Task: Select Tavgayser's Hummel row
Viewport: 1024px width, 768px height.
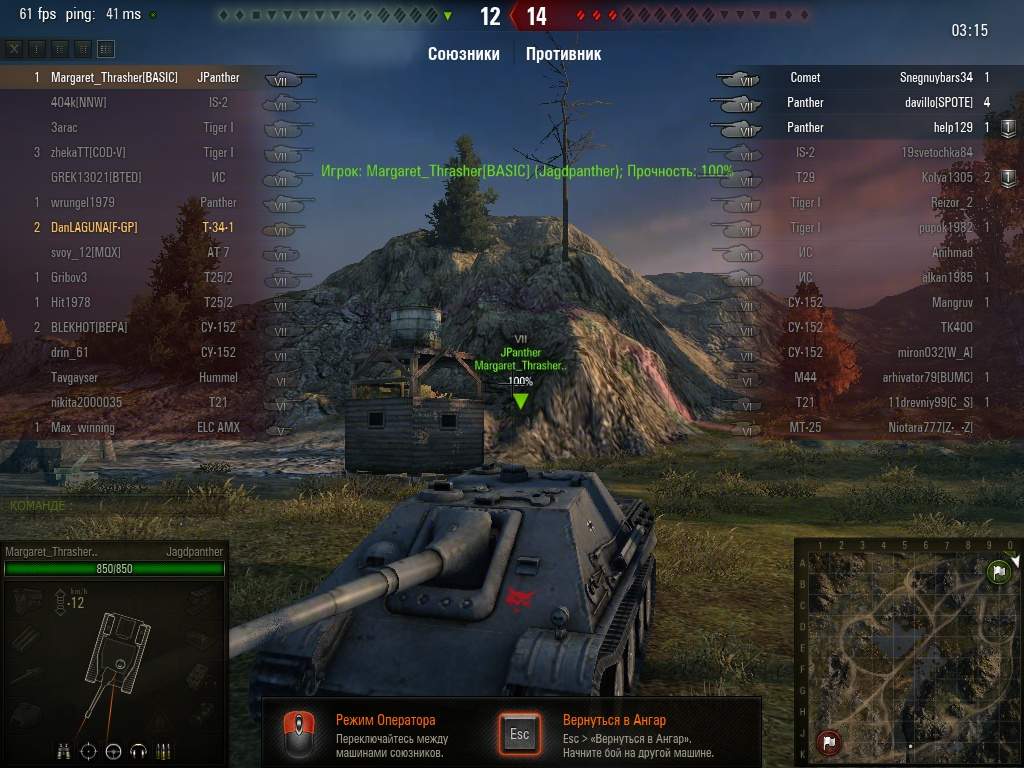Action: (x=140, y=377)
